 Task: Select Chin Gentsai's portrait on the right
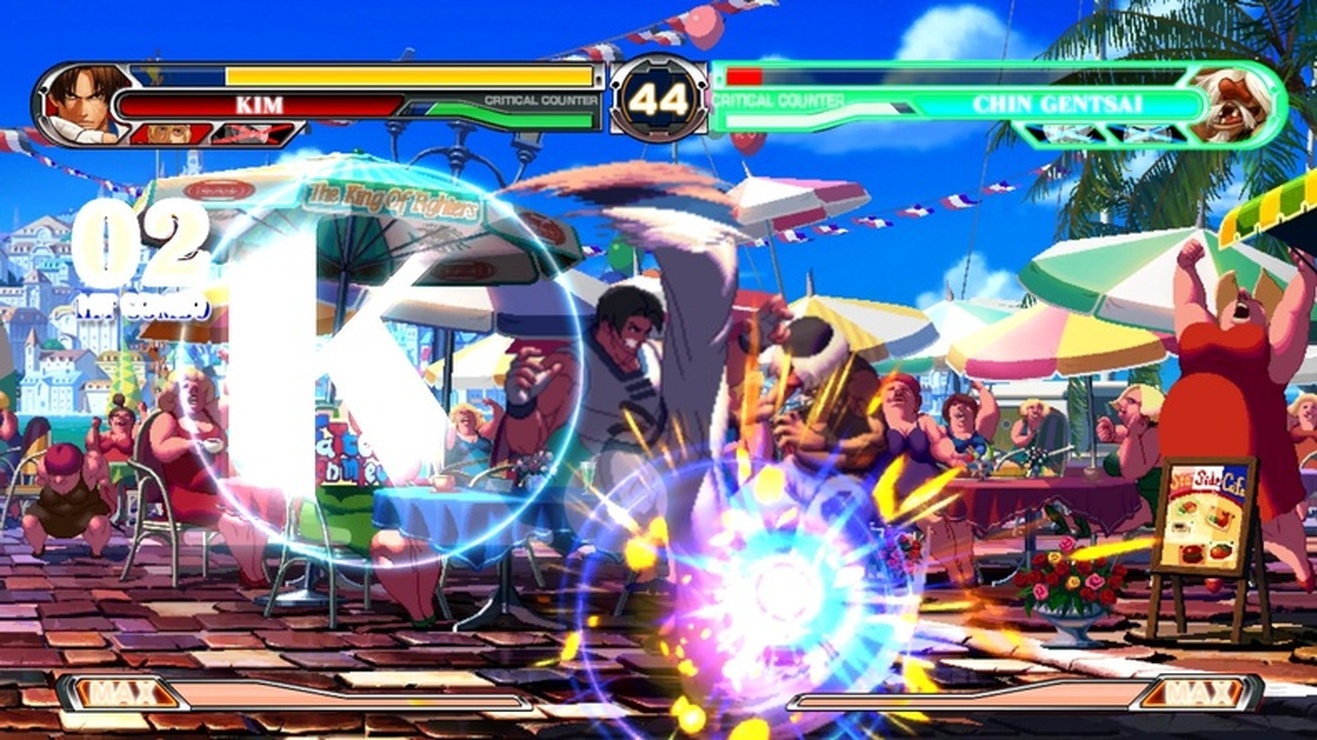1235,98
